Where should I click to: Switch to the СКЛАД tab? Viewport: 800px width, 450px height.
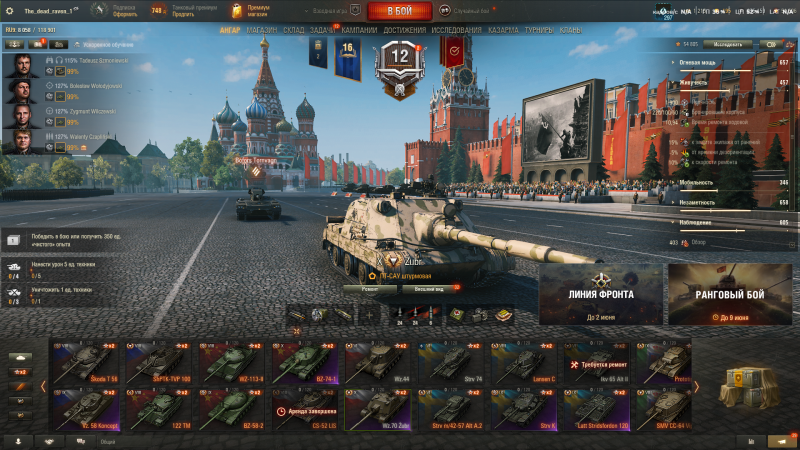[x=294, y=30]
